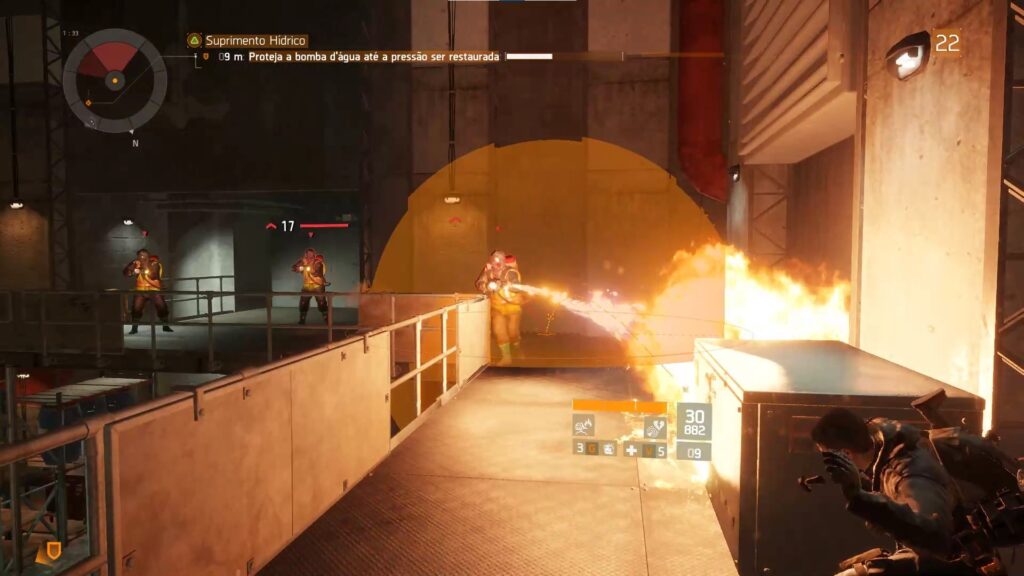Use the heart healing skill icon
This screenshot has height=576, width=1024.
[655, 427]
